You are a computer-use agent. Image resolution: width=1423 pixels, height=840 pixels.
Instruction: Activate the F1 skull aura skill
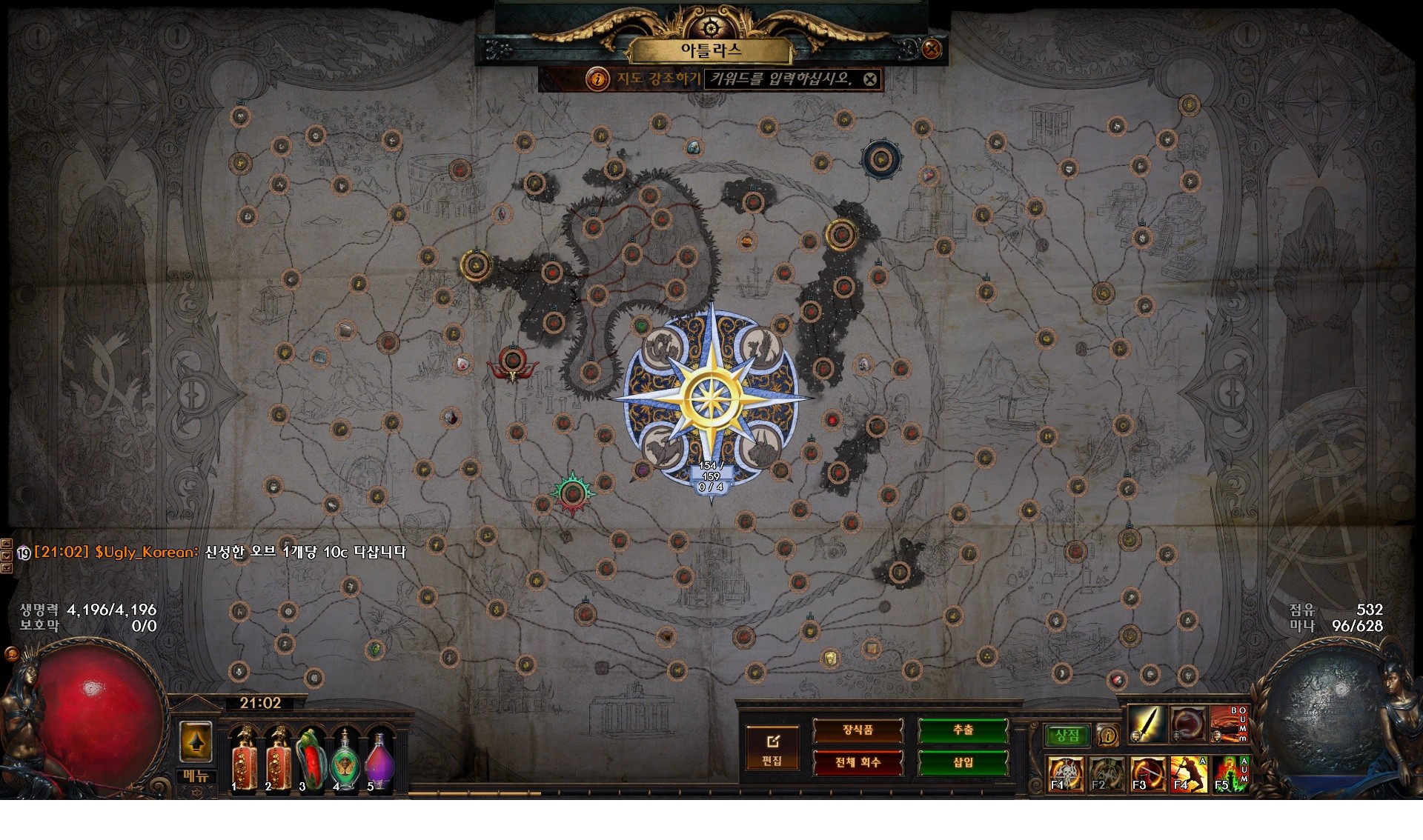coord(1066,774)
